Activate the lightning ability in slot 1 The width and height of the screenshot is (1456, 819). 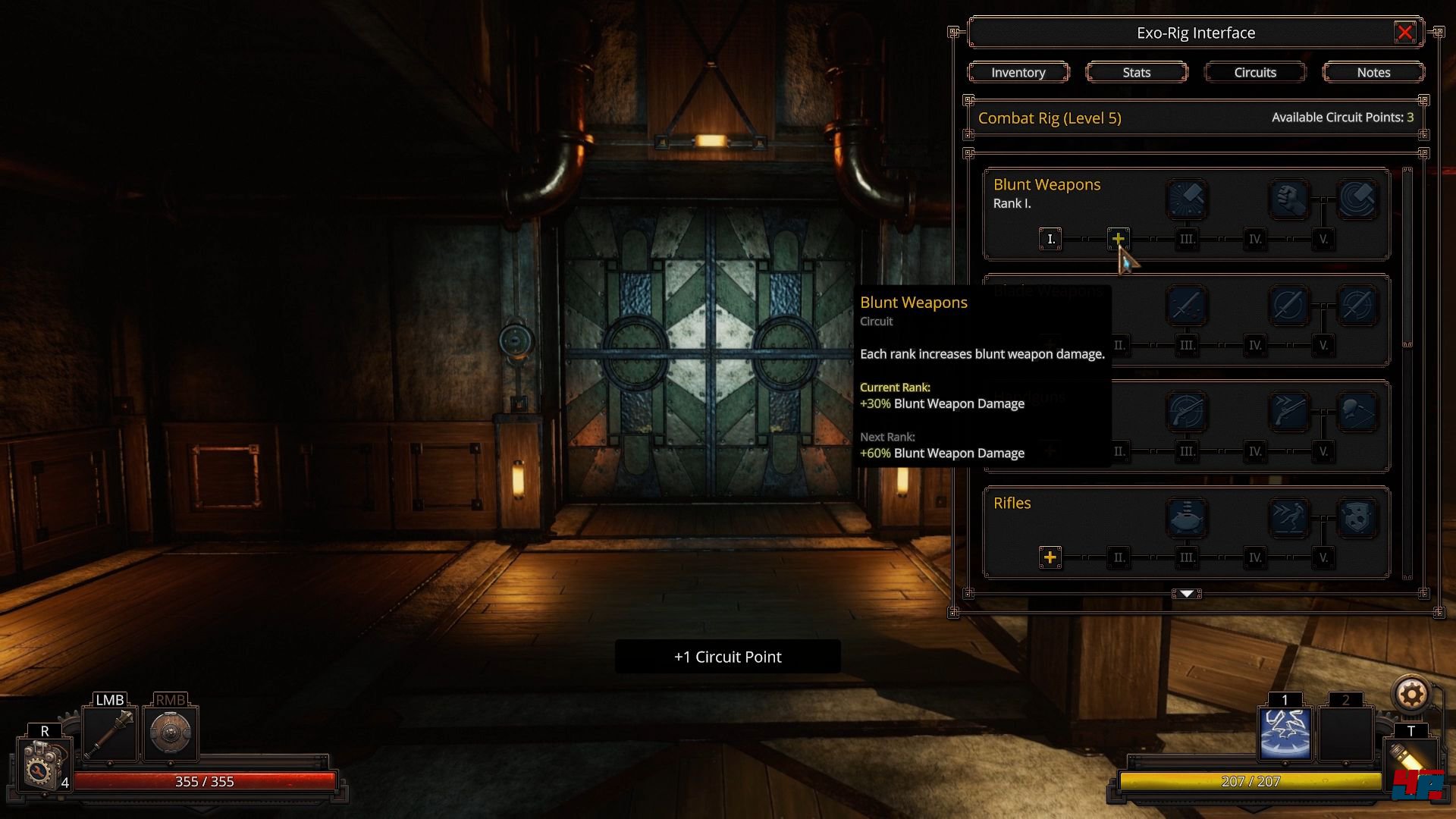[1285, 733]
